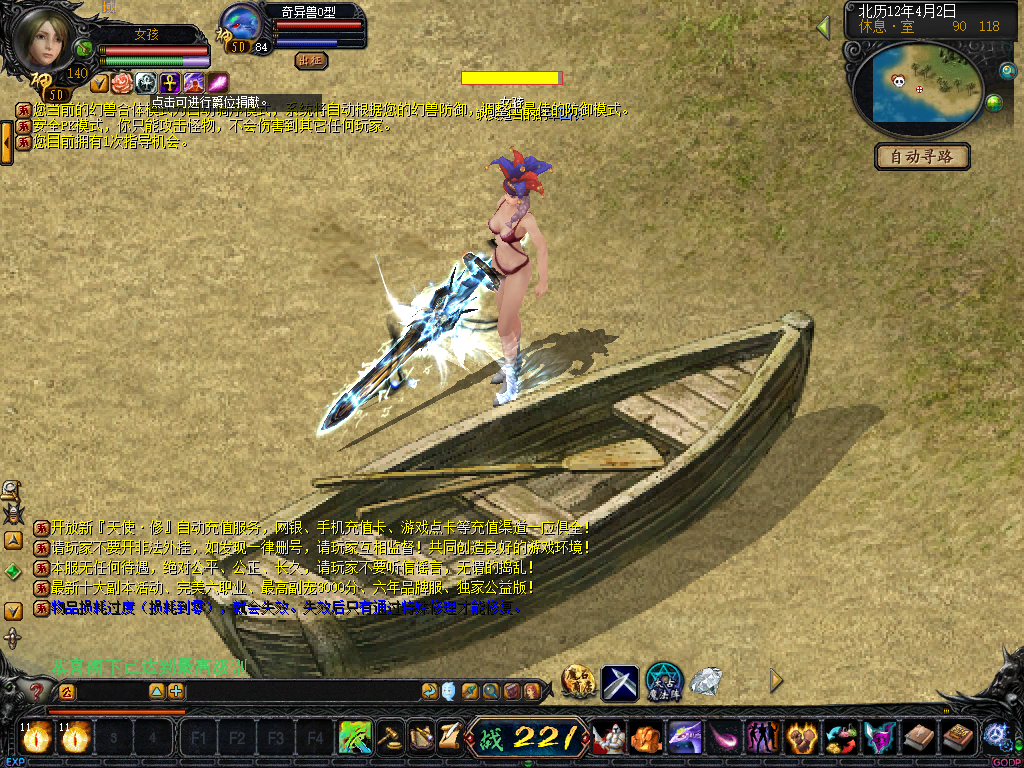Expand the yellow arrow beside diamond icon
Screen dimensions: 1024x768
[x=776, y=681]
